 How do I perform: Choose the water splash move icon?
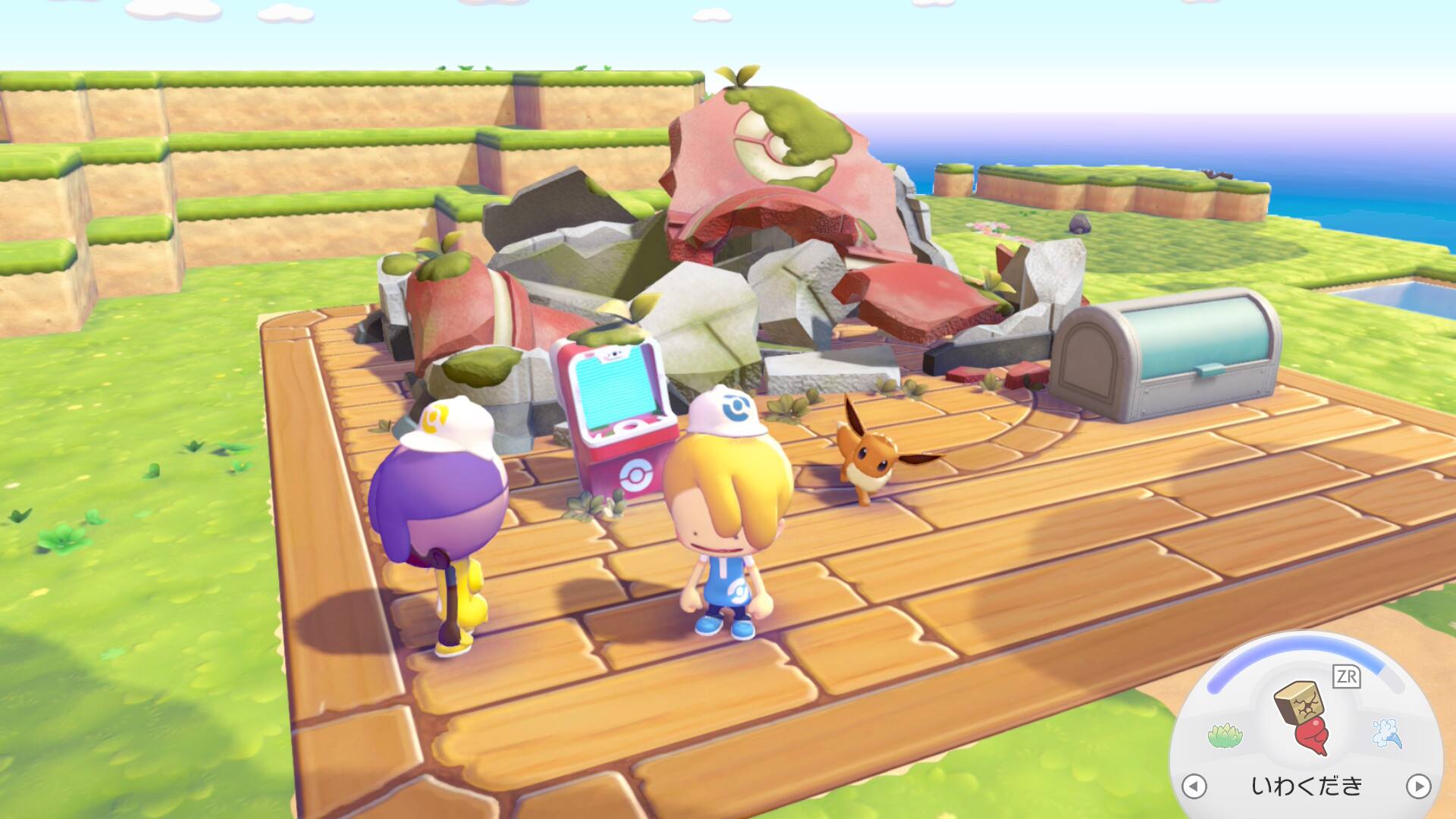[x=1386, y=733]
